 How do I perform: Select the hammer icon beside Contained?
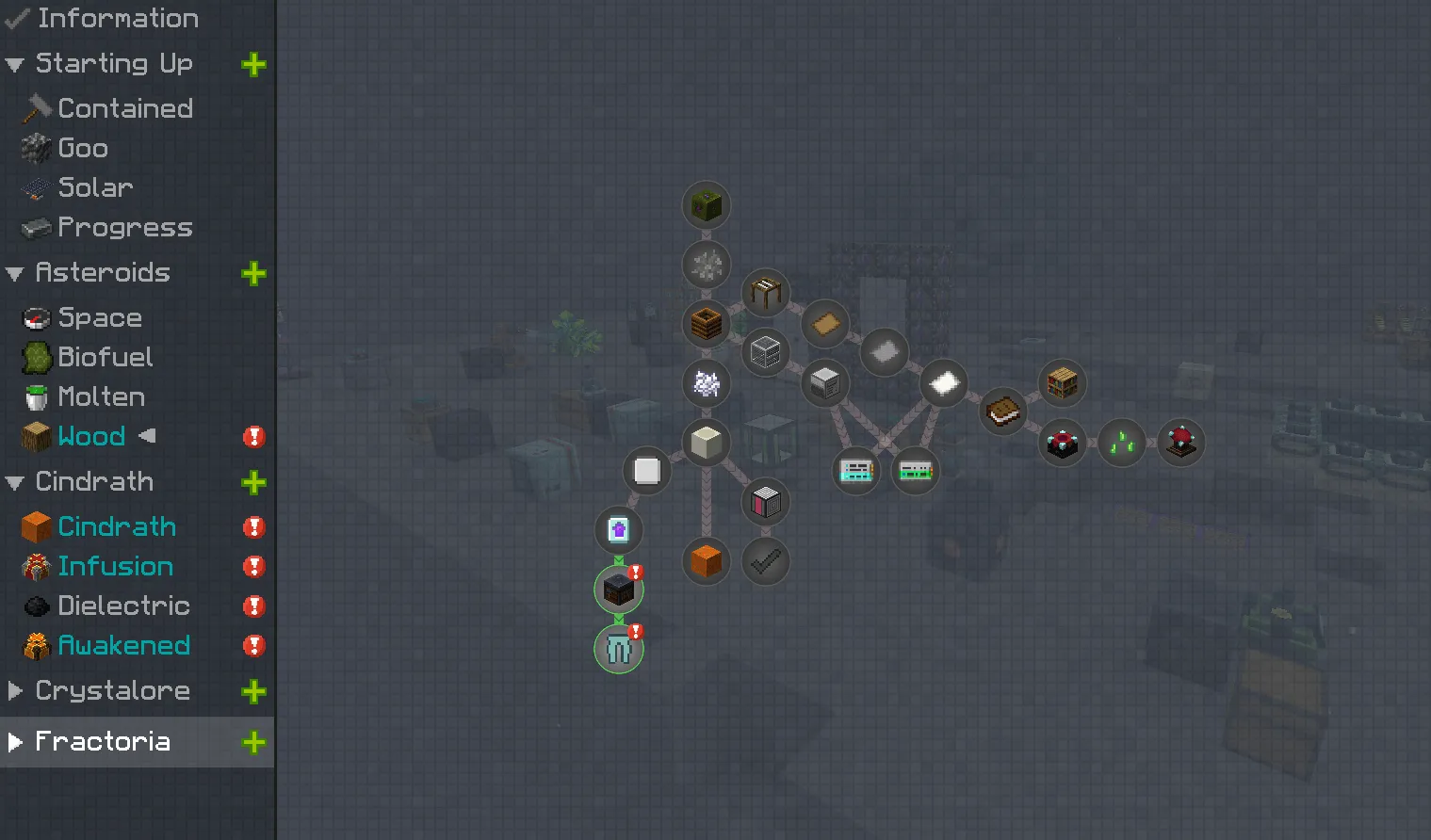(x=36, y=107)
